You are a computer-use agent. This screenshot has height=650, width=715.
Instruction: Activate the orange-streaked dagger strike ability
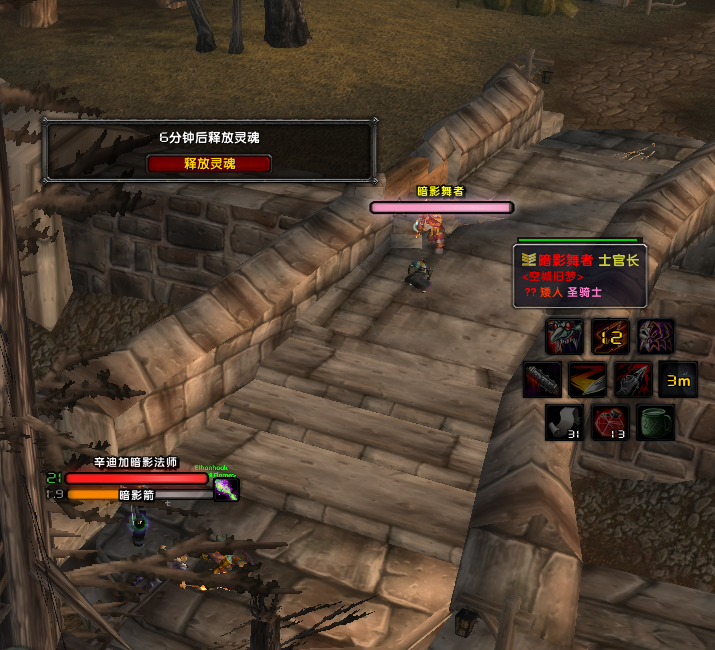(x=587, y=380)
